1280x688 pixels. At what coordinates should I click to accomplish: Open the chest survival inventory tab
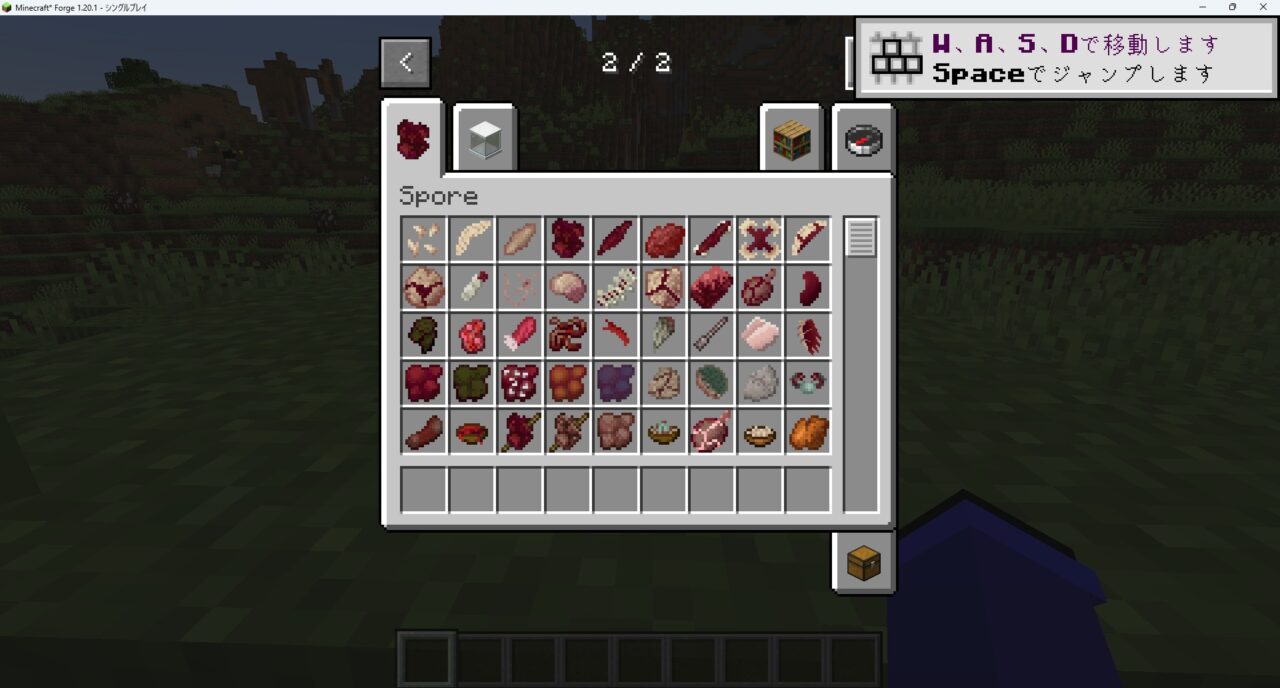pyautogui.click(x=863, y=563)
